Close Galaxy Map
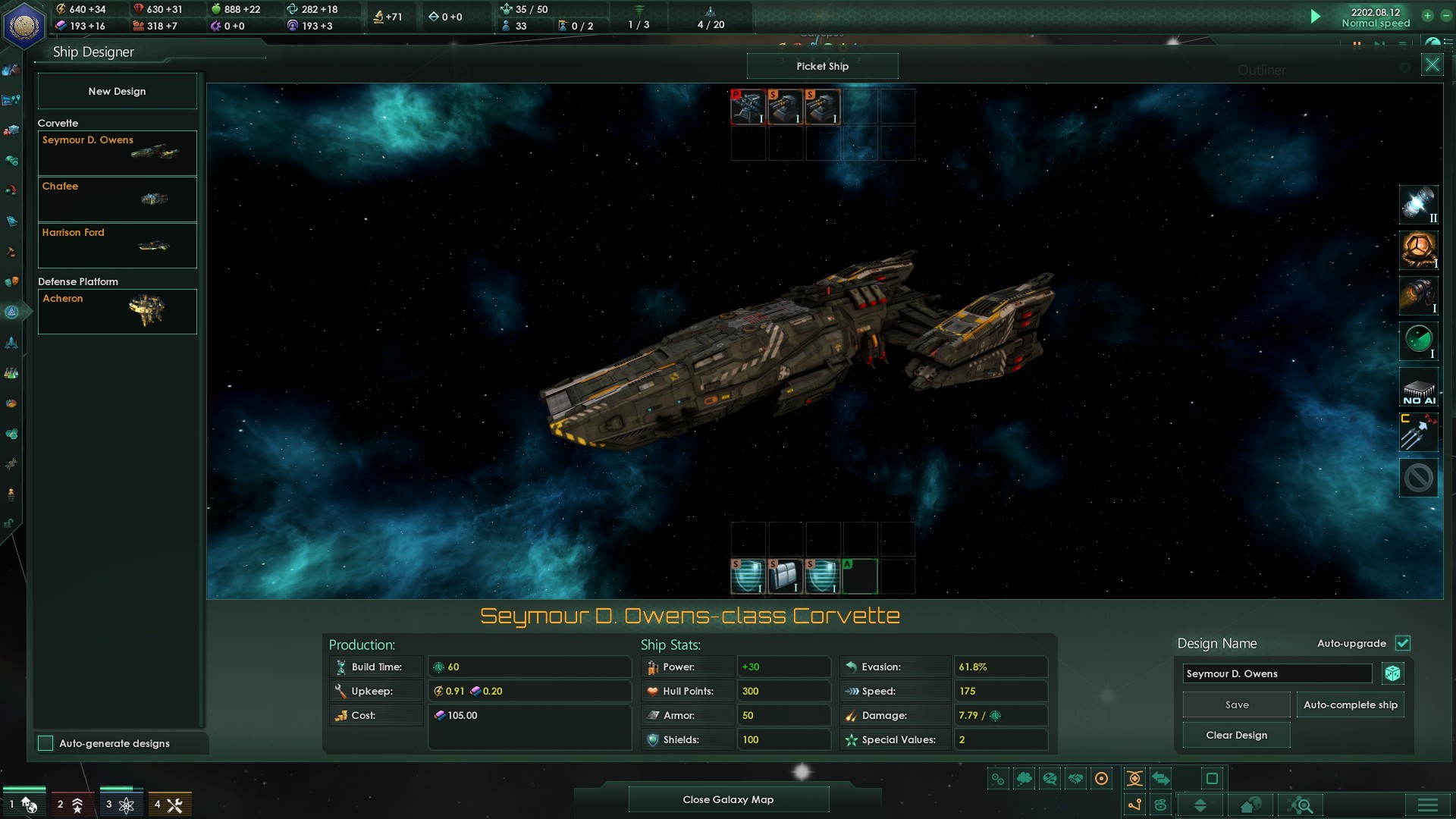 click(728, 799)
